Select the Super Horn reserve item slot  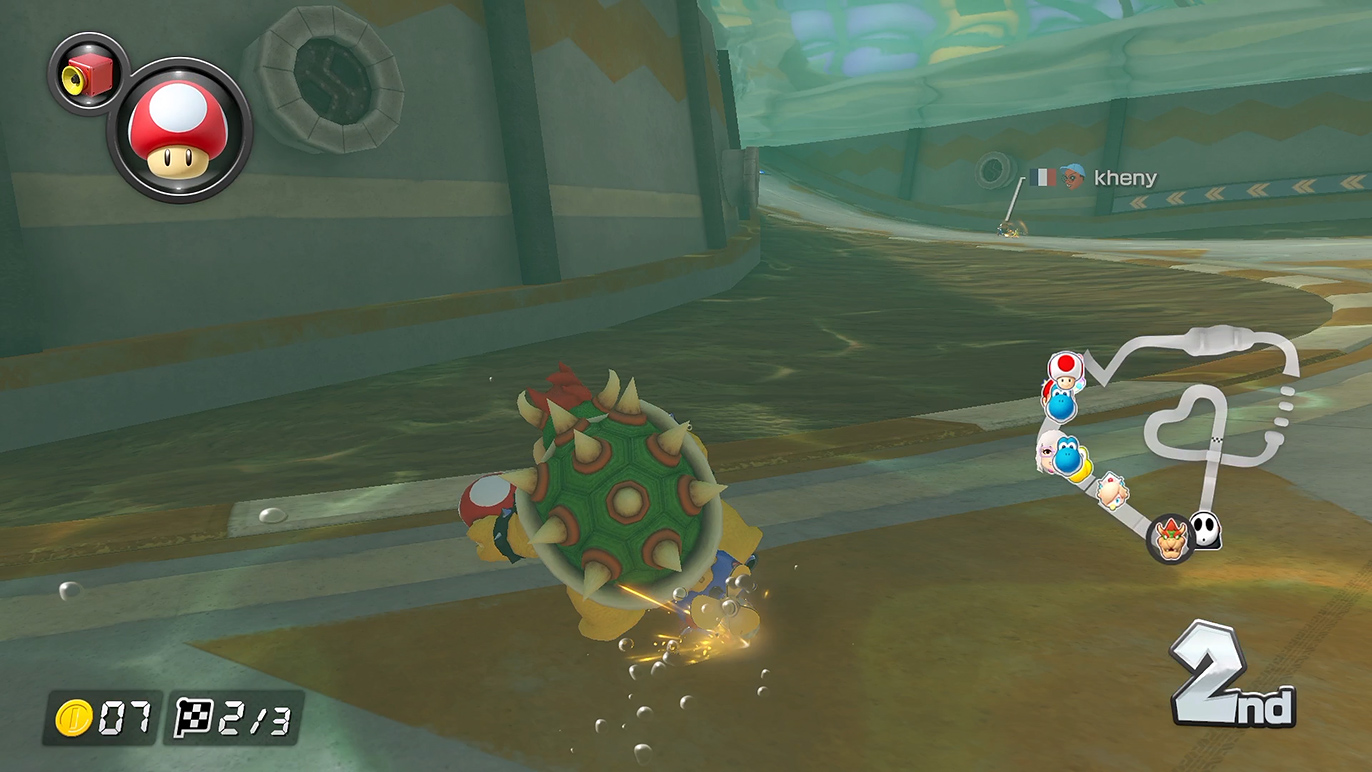click(86, 72)
